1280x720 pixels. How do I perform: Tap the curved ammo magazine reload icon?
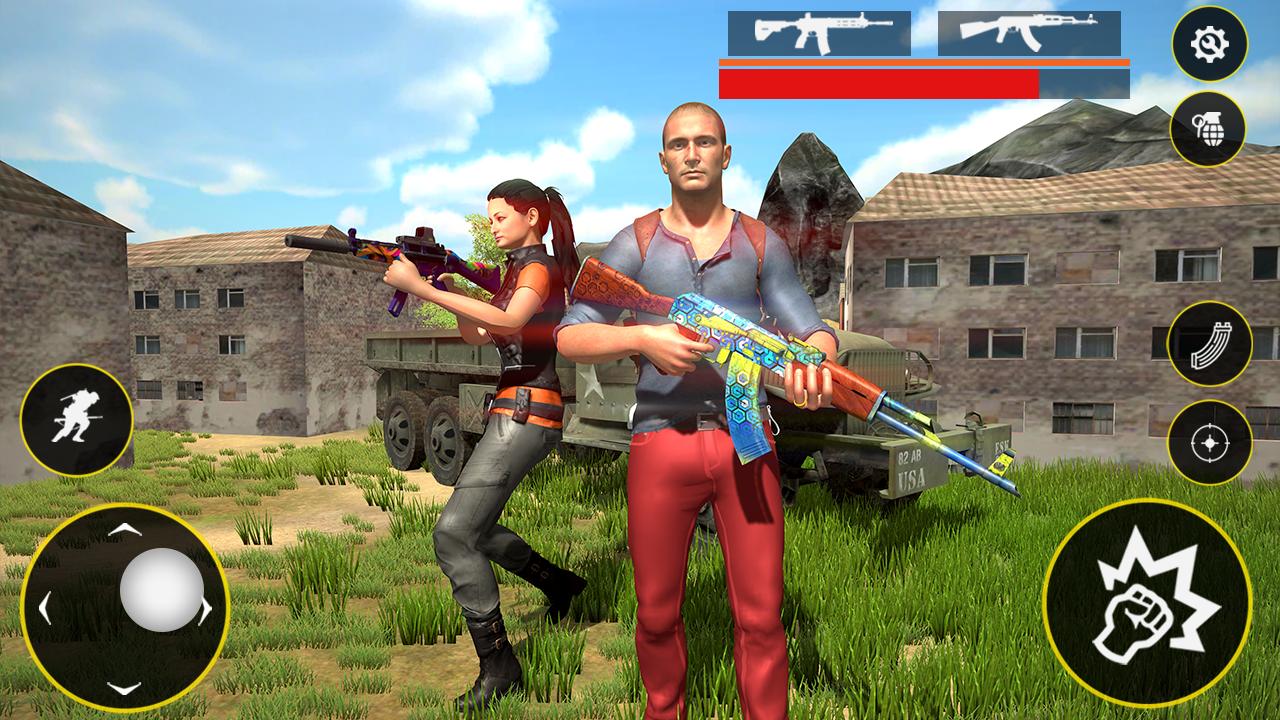pyautogui.click(x=1208, y=342)
